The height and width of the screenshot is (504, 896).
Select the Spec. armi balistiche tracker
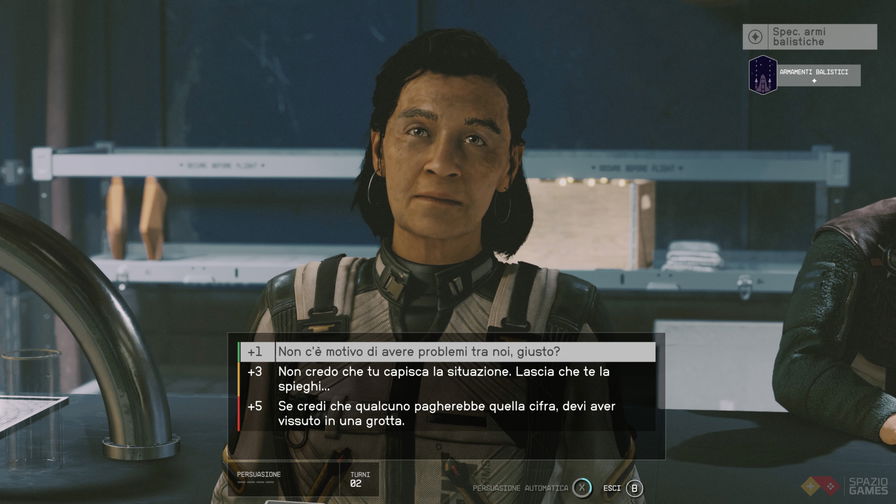click(x=811, y=37)
